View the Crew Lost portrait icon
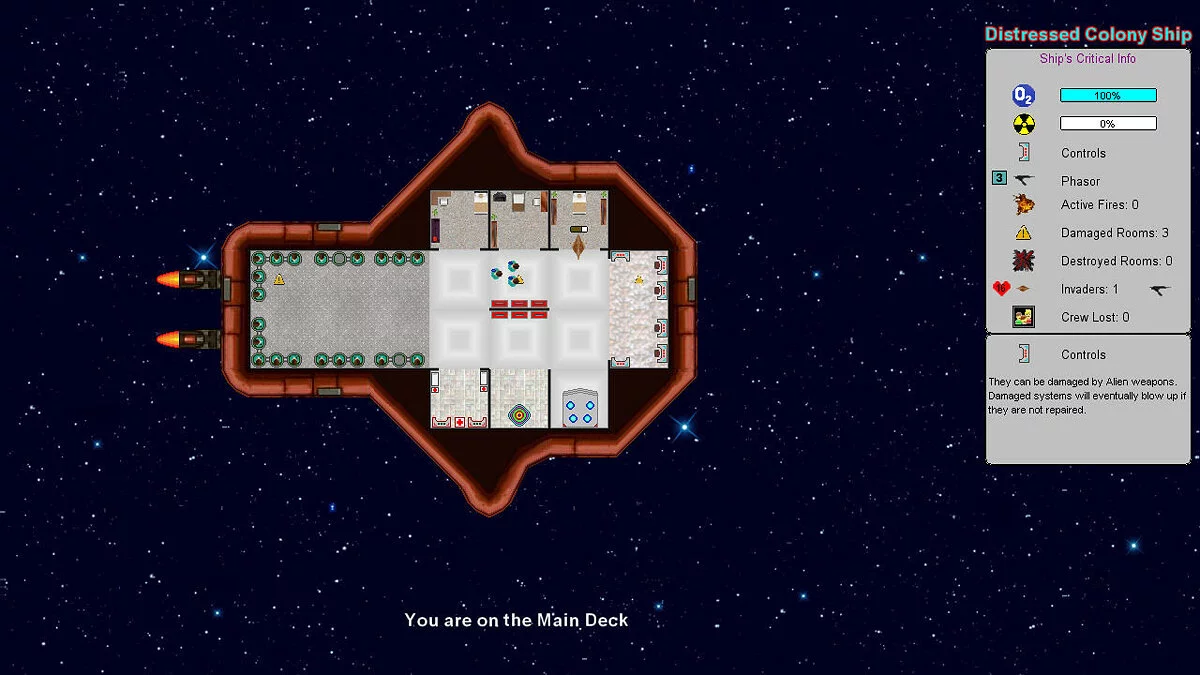1200x675 pixels. tap(1024, 317)
